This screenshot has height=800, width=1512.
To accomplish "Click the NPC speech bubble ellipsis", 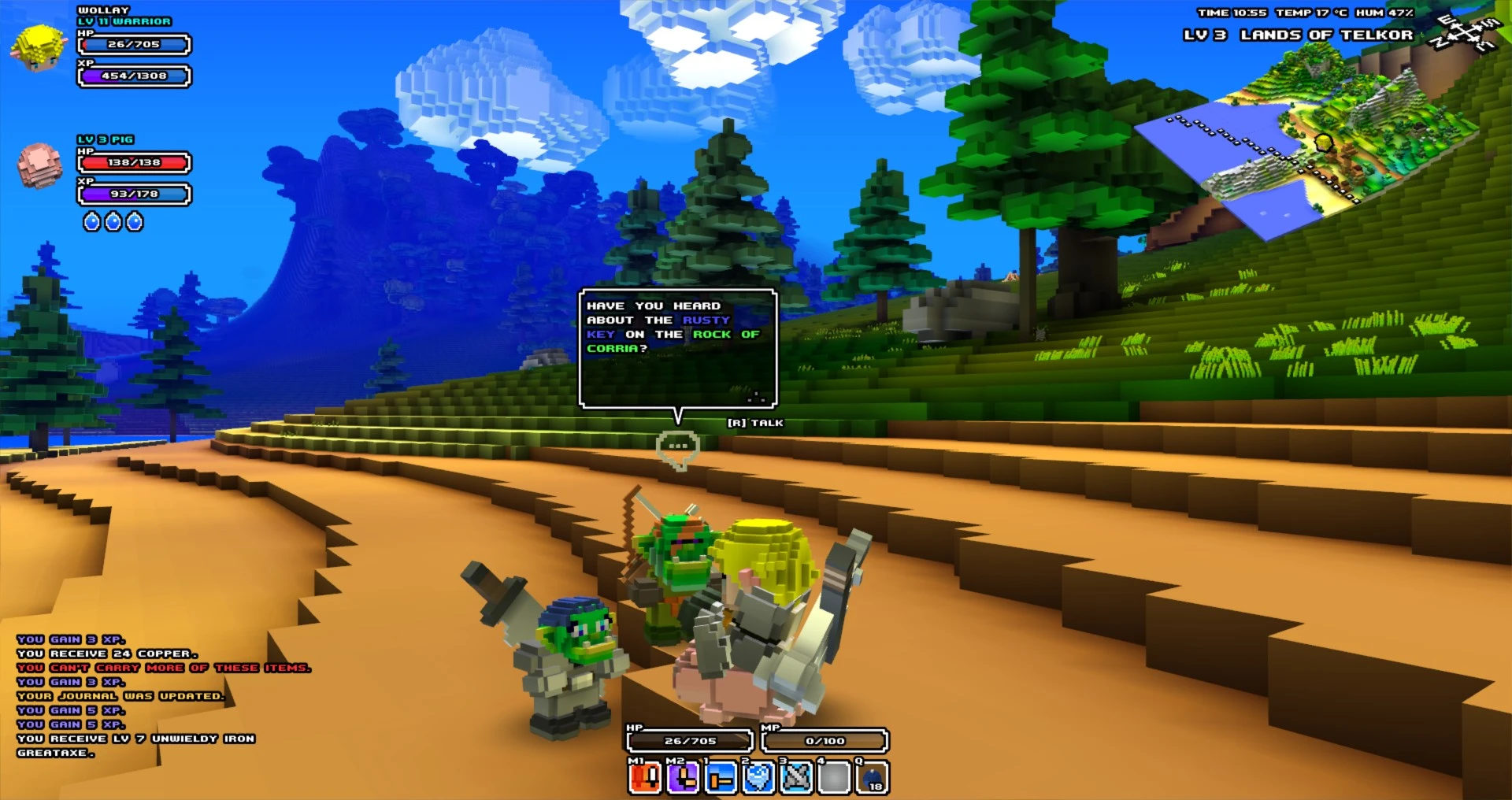I will [x=676, y=446].
